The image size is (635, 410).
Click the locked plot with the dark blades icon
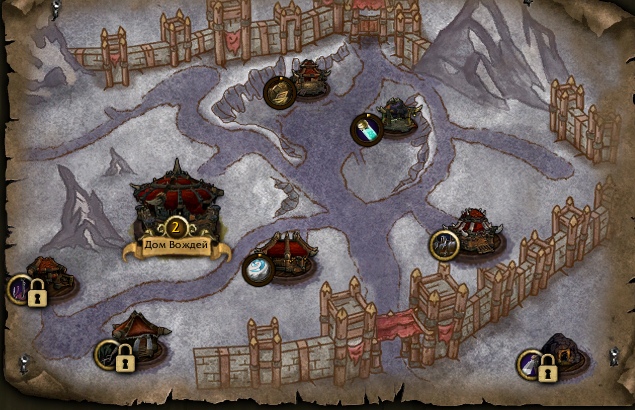pos(113,354)
